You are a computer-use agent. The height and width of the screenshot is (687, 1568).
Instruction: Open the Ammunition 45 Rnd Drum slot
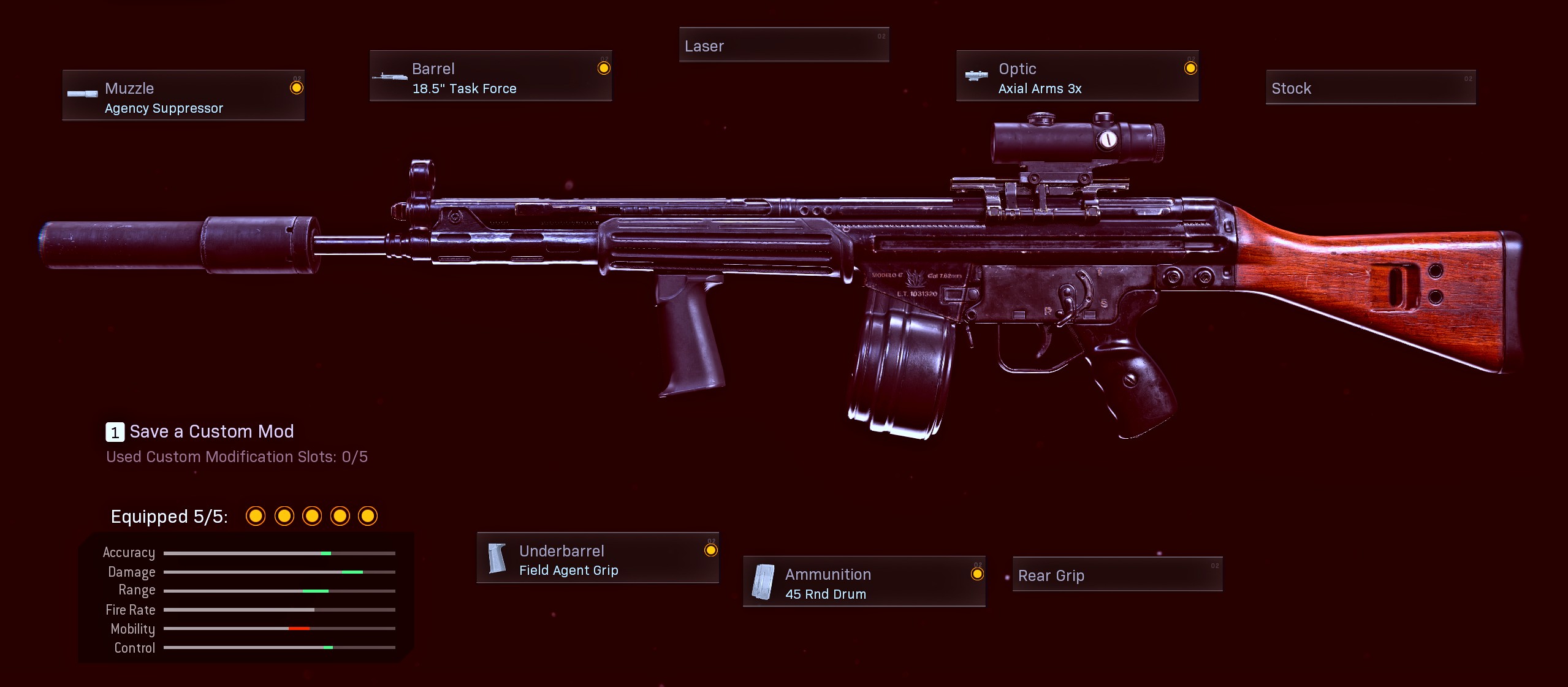(x=864, y=582)
